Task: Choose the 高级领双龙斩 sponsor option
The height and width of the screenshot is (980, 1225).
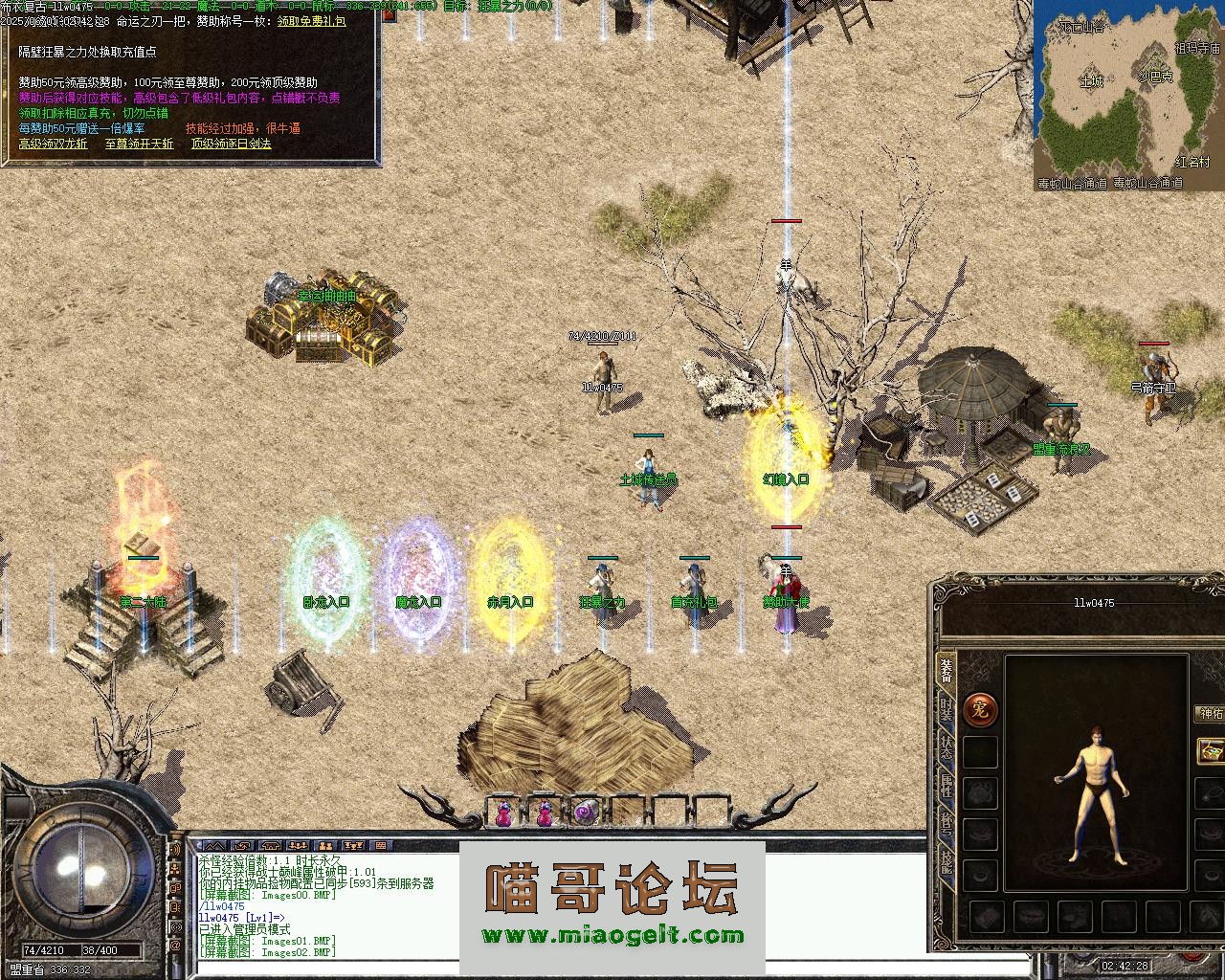Action: click(x=53, y=144)
